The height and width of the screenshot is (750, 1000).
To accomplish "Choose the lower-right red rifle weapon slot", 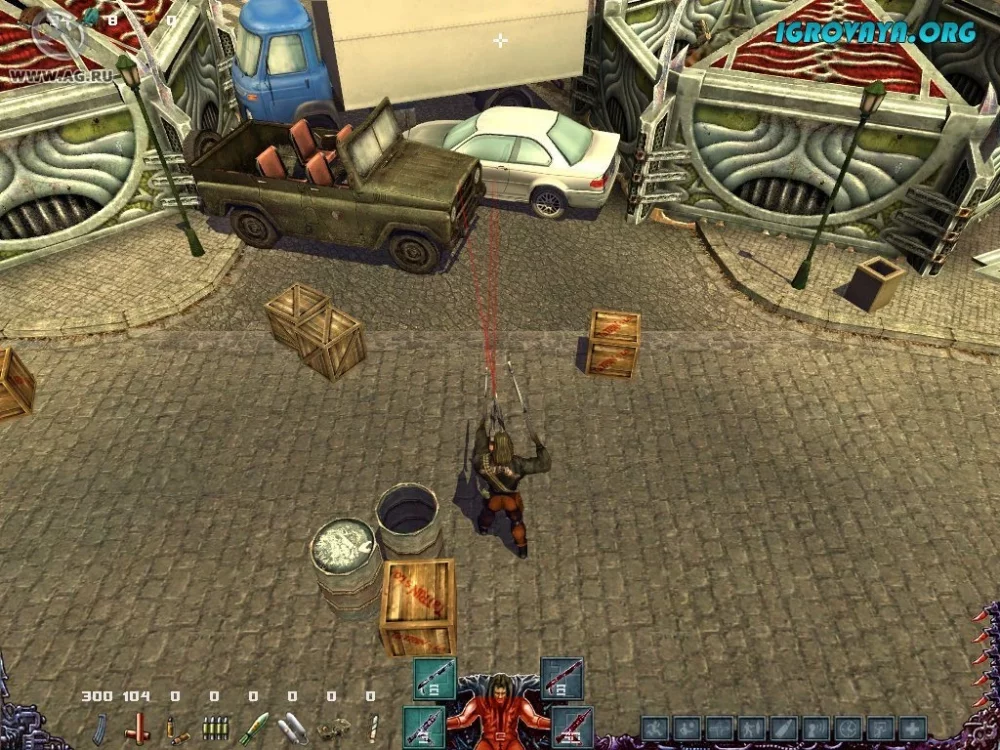I will click(x=572, y=726).
